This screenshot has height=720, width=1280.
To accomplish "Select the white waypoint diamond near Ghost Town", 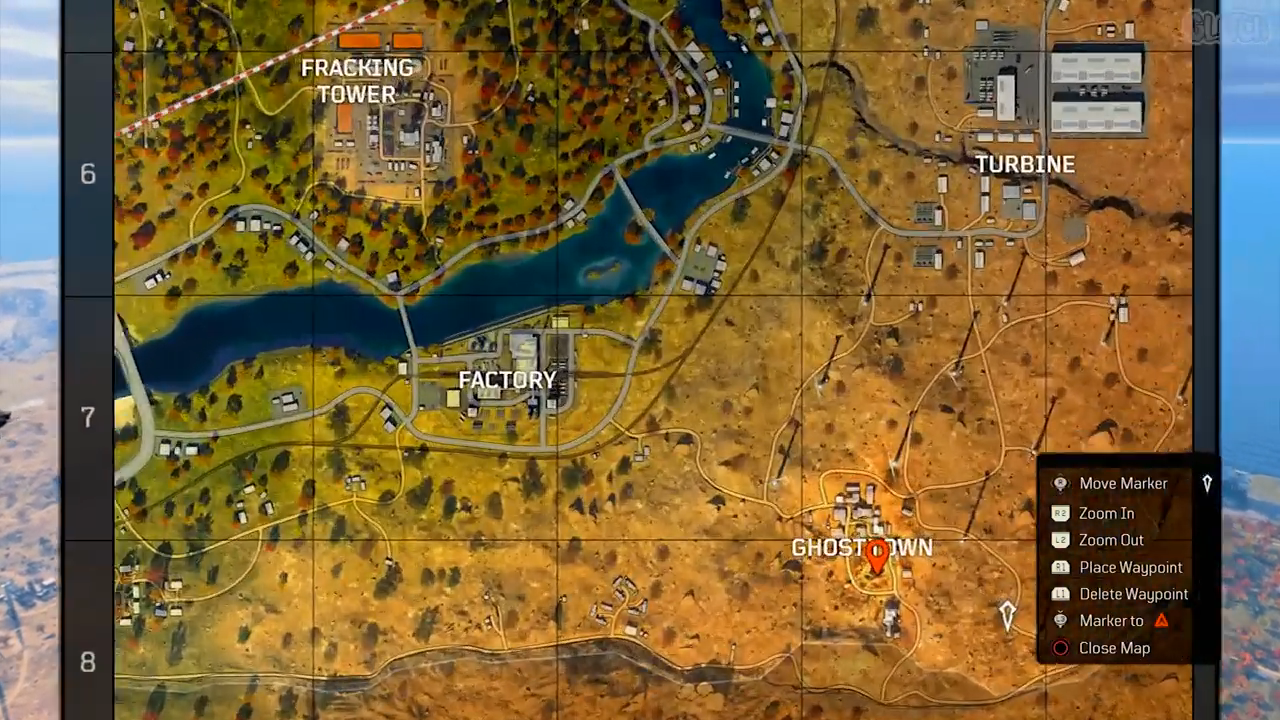I will point(1007,614).
